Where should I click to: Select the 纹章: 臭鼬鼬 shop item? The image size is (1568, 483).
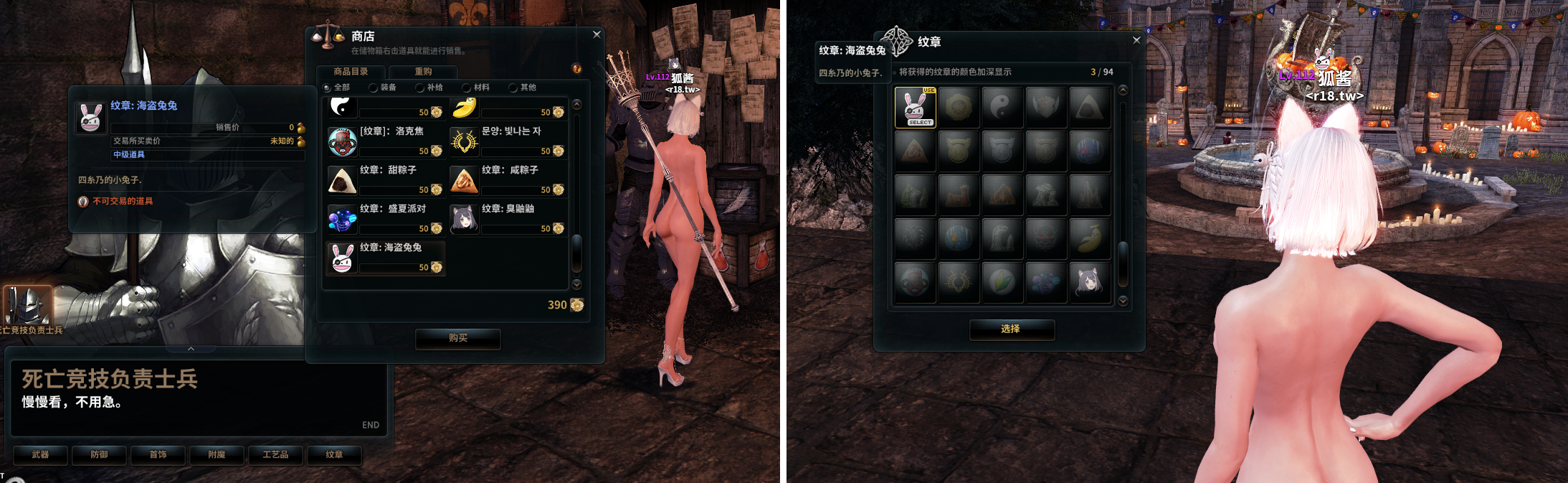[508, 218]
